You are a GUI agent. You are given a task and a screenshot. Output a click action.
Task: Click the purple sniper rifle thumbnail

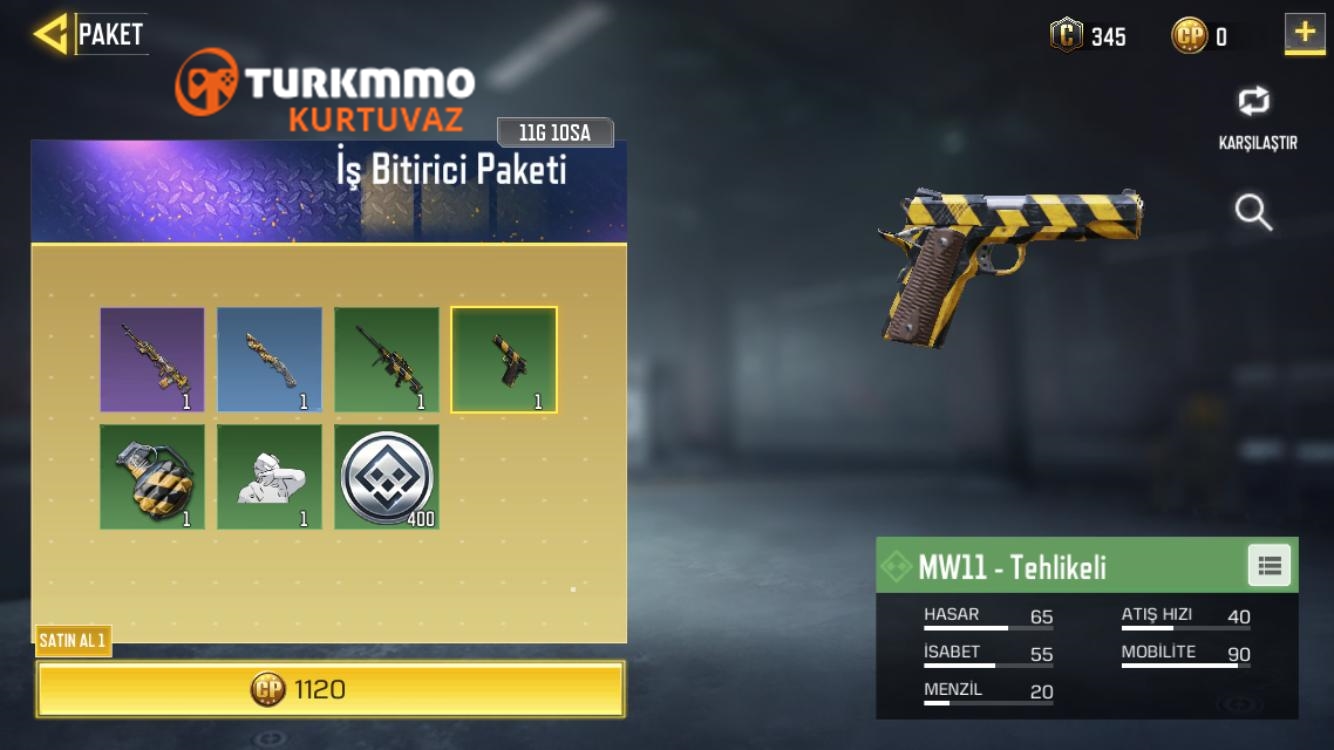click(152, 360)
